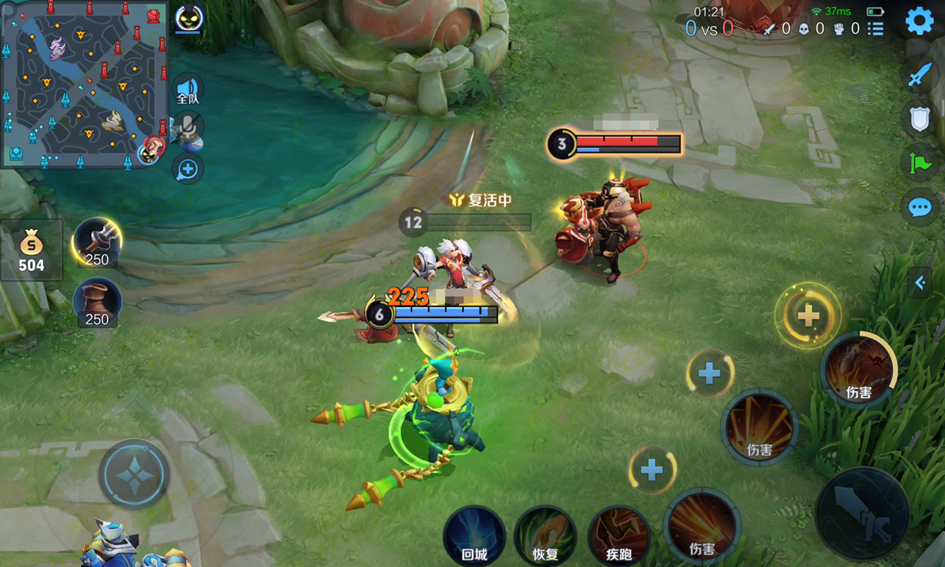The height and width of the screenshot is (567, 945).
Task: Hit the large sword basic attack button
Action: pyautogui.click(x=862, y=513)
